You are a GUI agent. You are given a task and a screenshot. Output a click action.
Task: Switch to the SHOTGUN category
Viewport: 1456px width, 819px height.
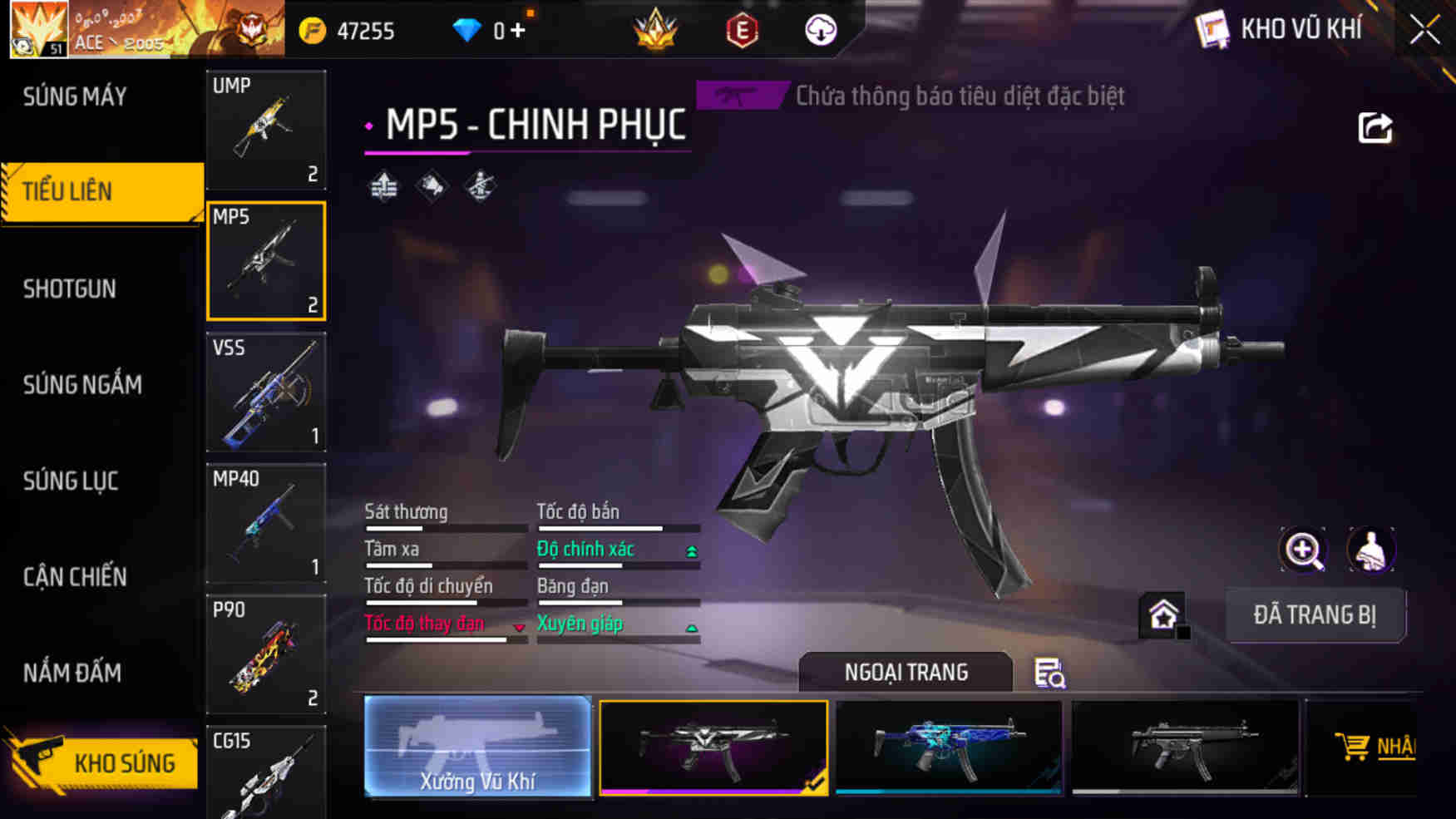click(x=70, y=289)
